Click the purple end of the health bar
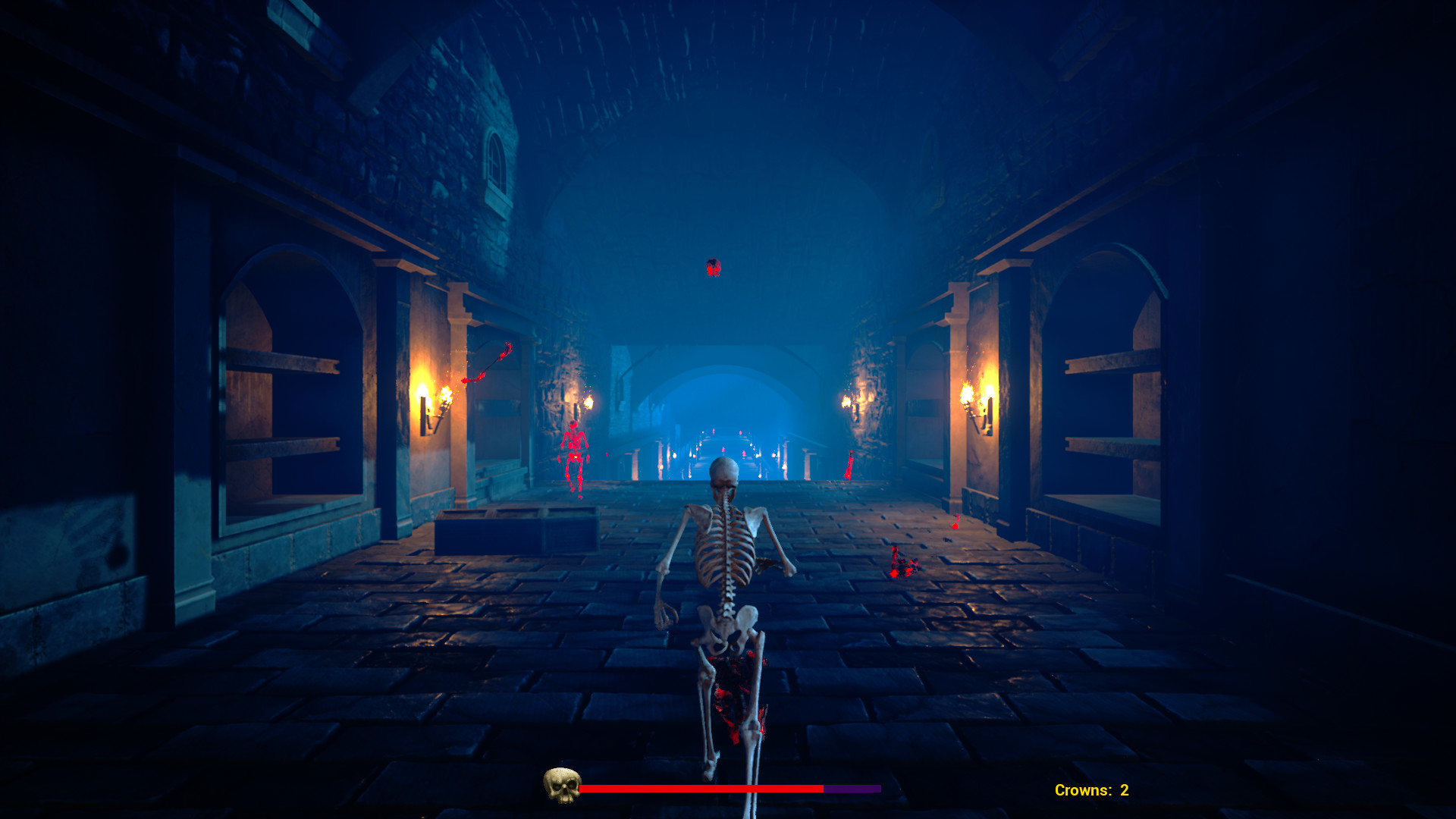The height and width of the screenshot is (819, 1456). (853, 789)
